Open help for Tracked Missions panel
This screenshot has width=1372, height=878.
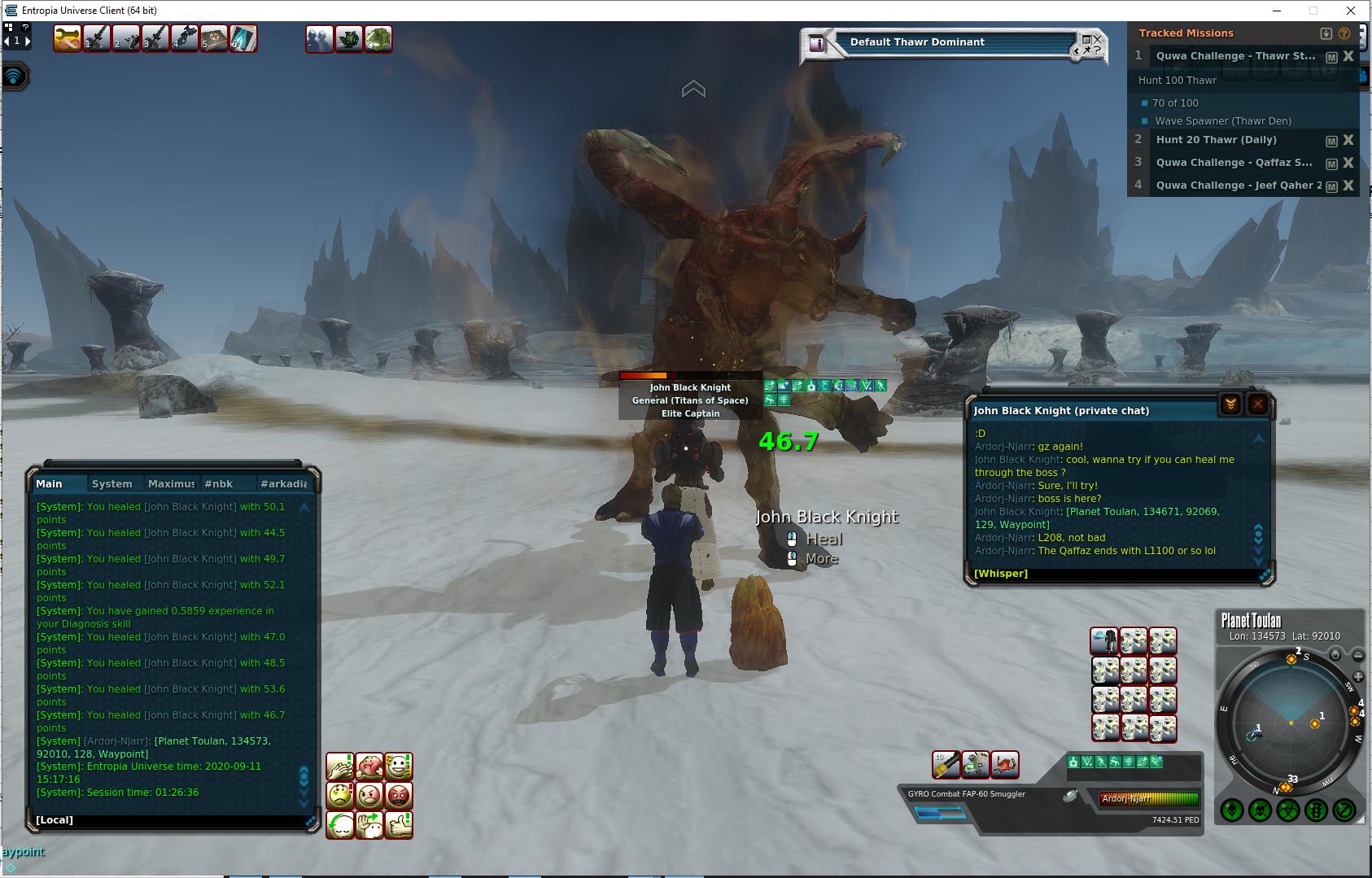pos(1344,33)
